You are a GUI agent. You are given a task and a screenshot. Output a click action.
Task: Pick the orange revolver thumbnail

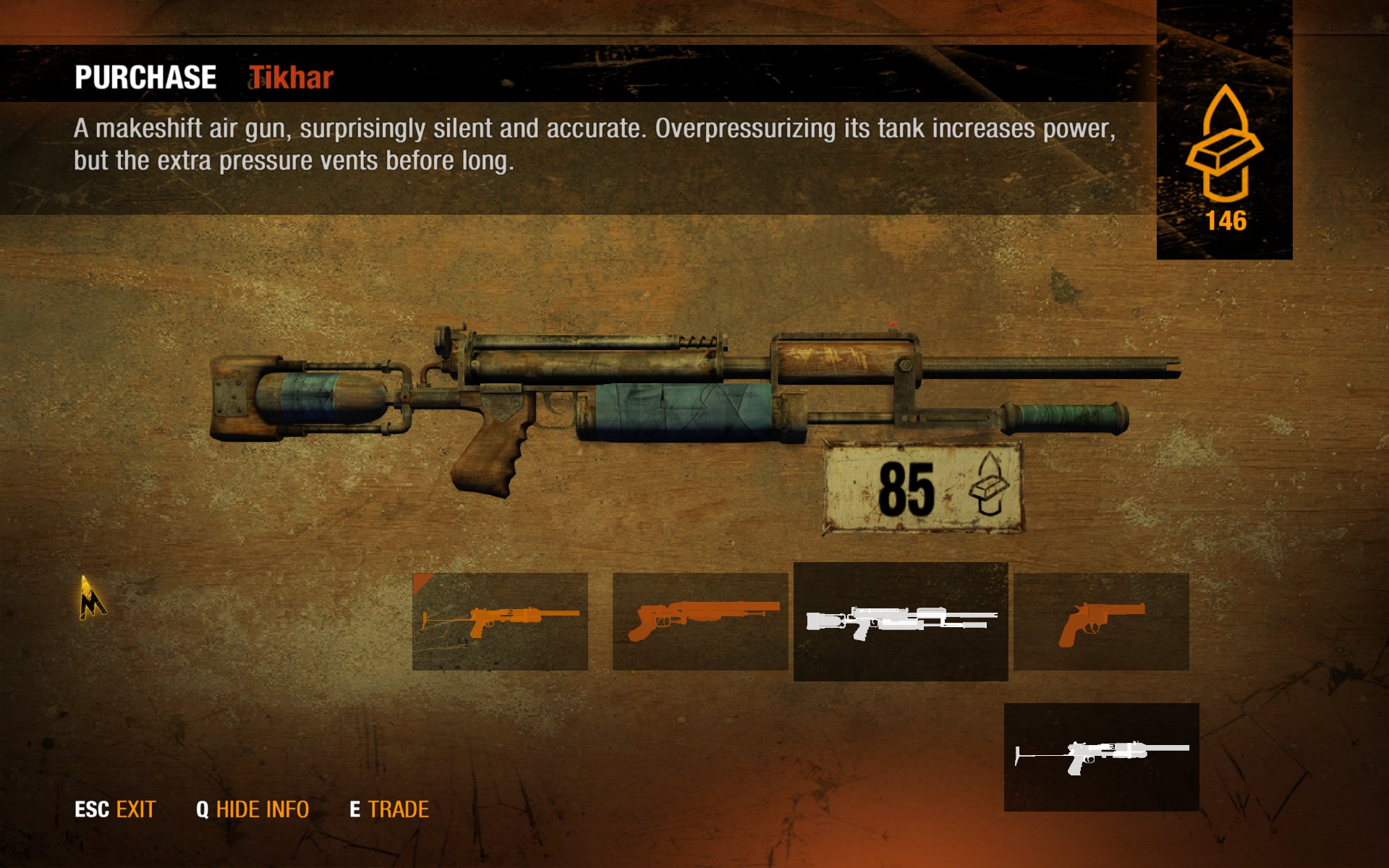point(1101,621)
